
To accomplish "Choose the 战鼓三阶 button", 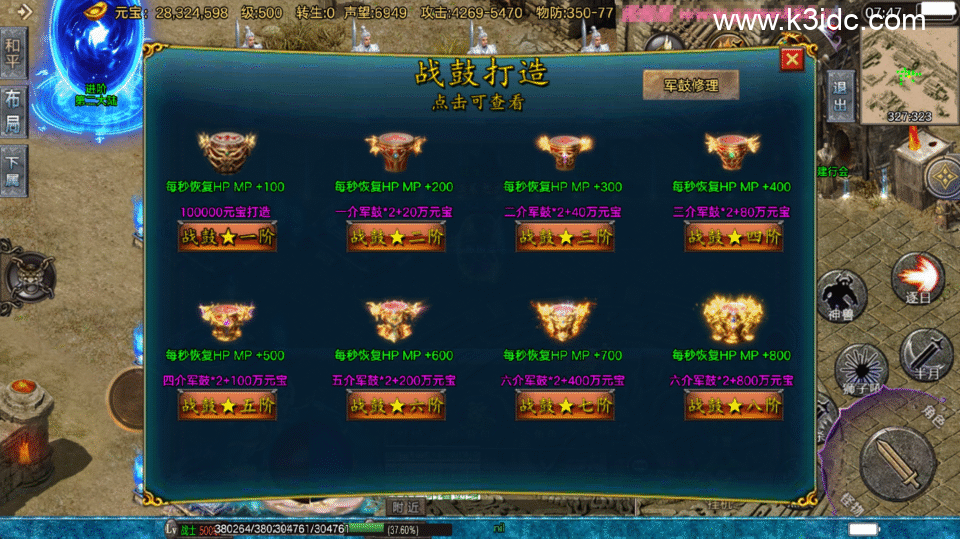I will [565, 238].
